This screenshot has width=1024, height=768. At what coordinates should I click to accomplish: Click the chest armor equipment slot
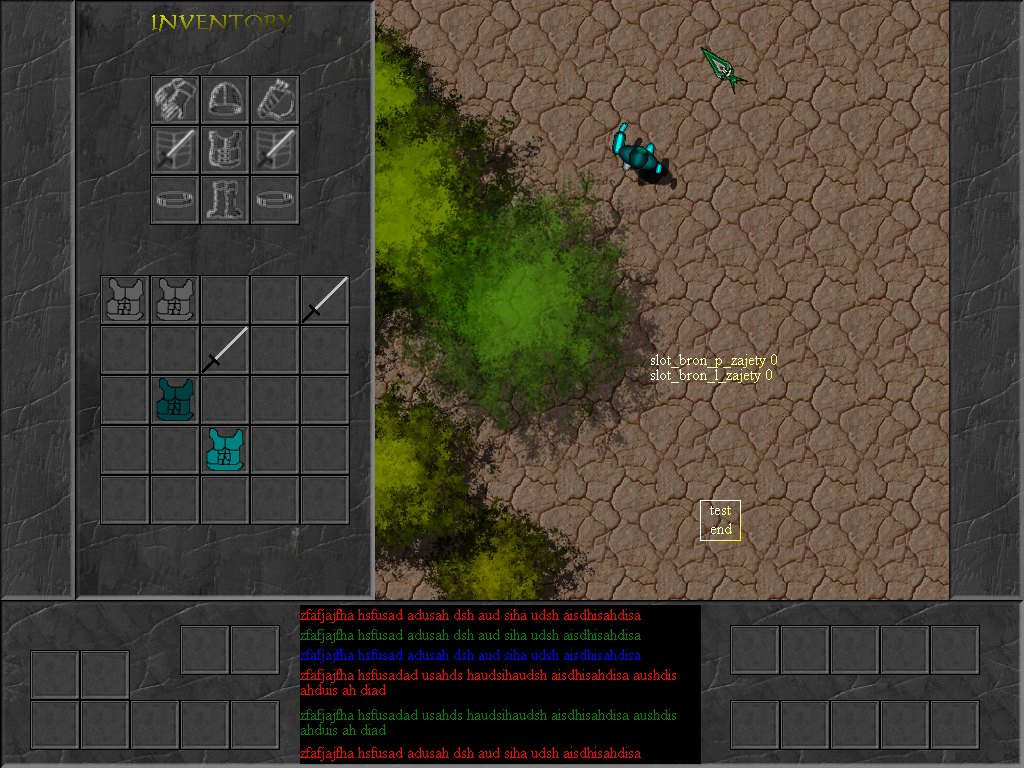tap(225, 149)
